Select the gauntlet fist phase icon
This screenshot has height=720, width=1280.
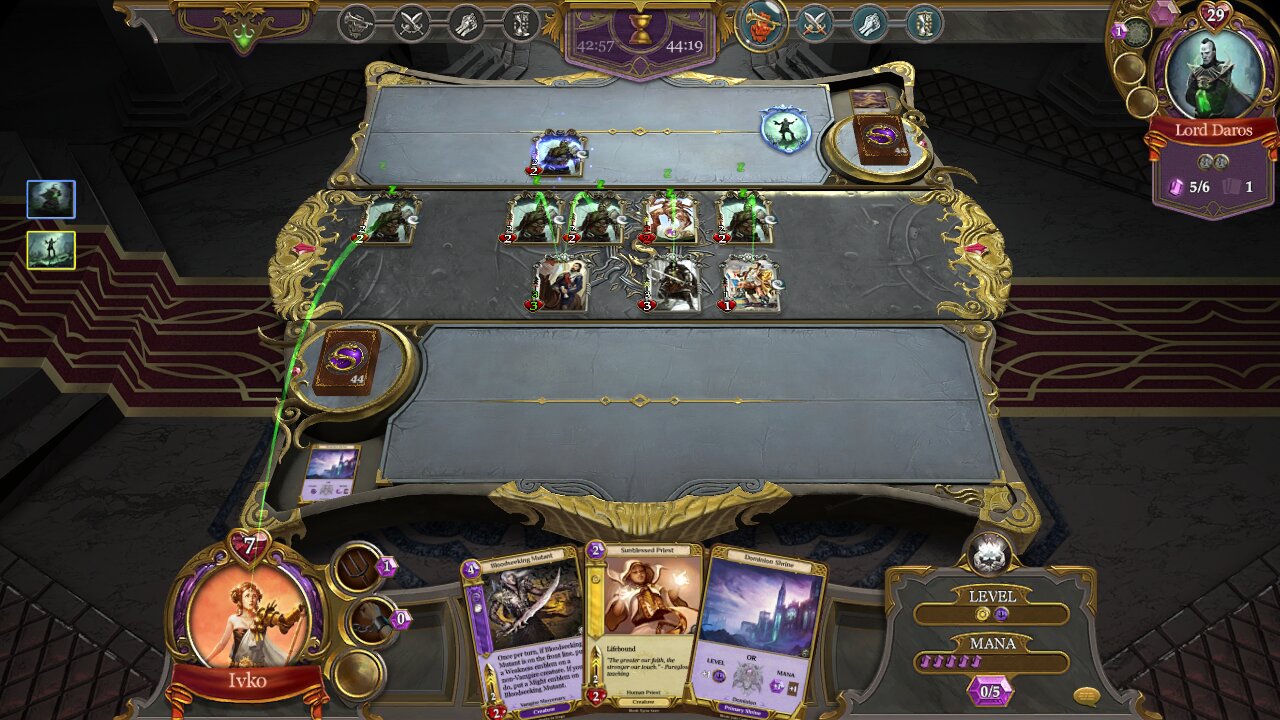(x=466, y=22)
